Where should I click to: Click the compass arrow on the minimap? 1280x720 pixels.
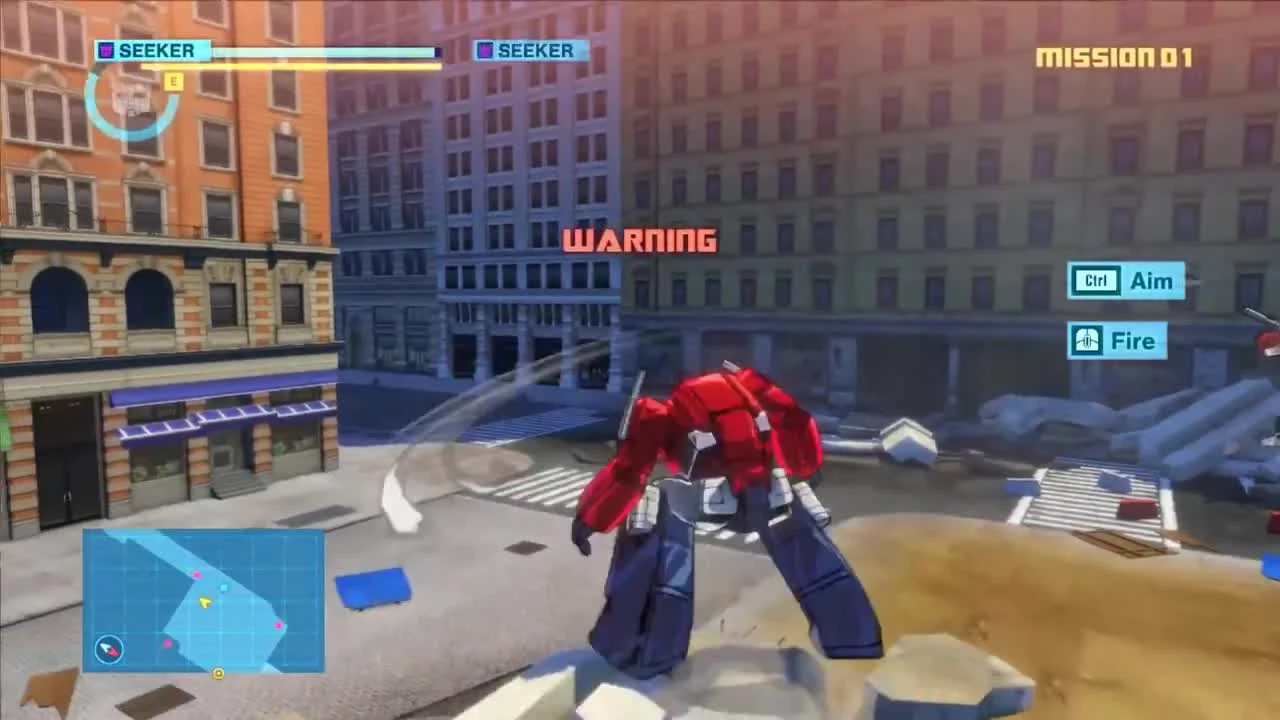tap(108, 649)
